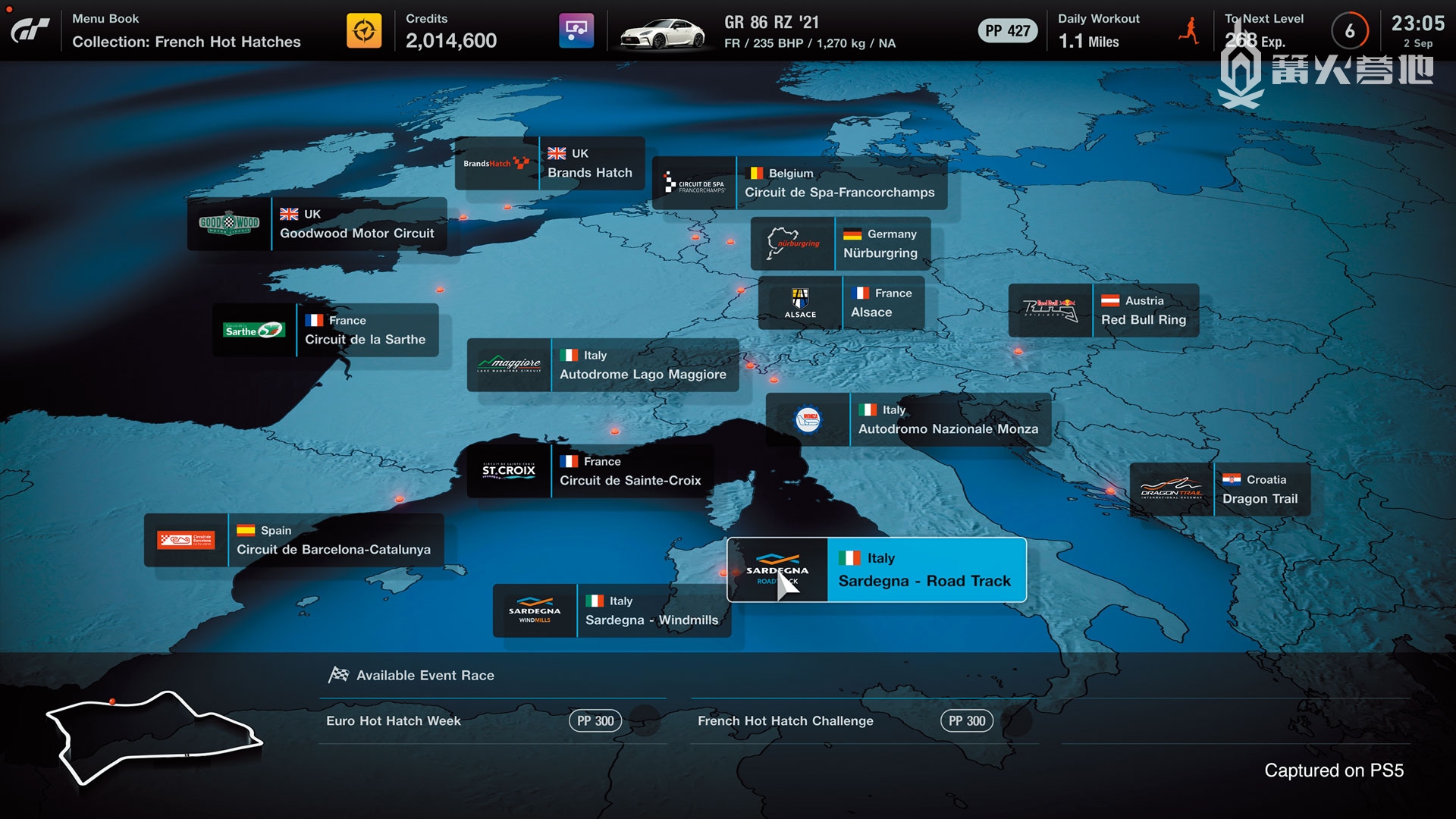Viewport: 1456px width, 819px height.
Task: Select Circuit de la Sarthe
Action: (x=325, y=331)
